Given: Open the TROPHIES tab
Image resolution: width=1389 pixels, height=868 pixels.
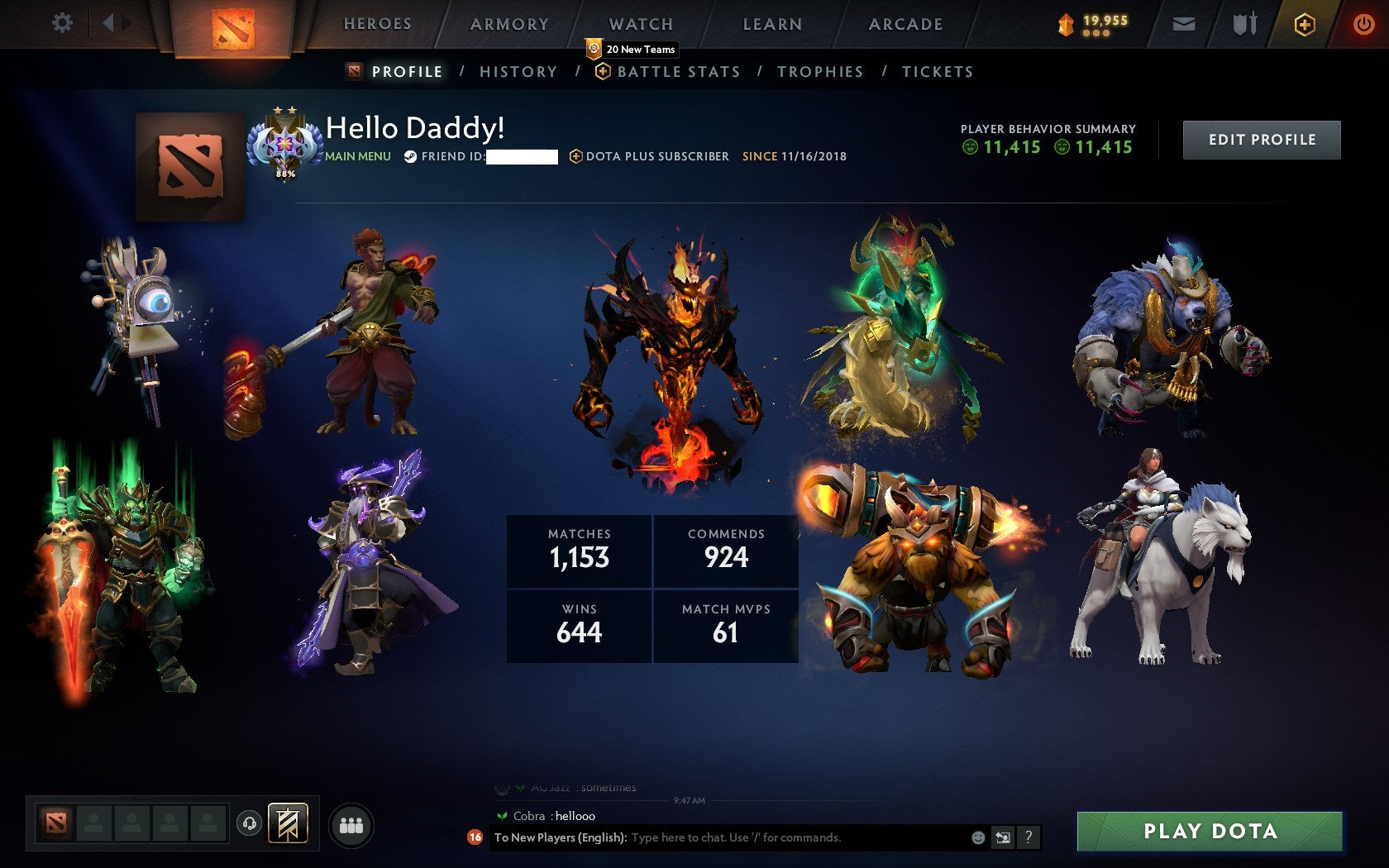Looking at the screenshot, I should point(819,72).
